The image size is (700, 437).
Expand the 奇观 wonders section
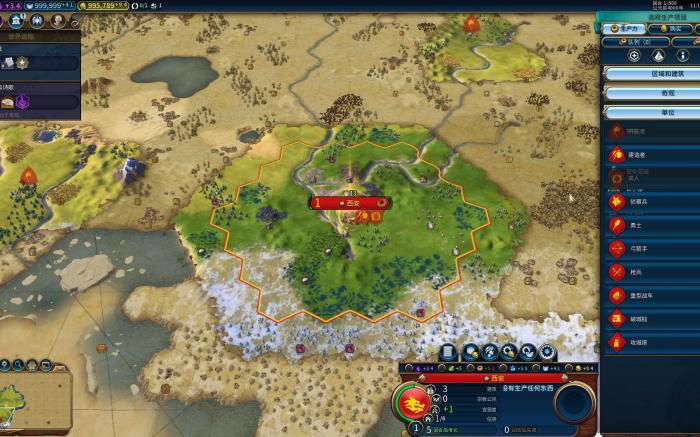tap(653, 93)
